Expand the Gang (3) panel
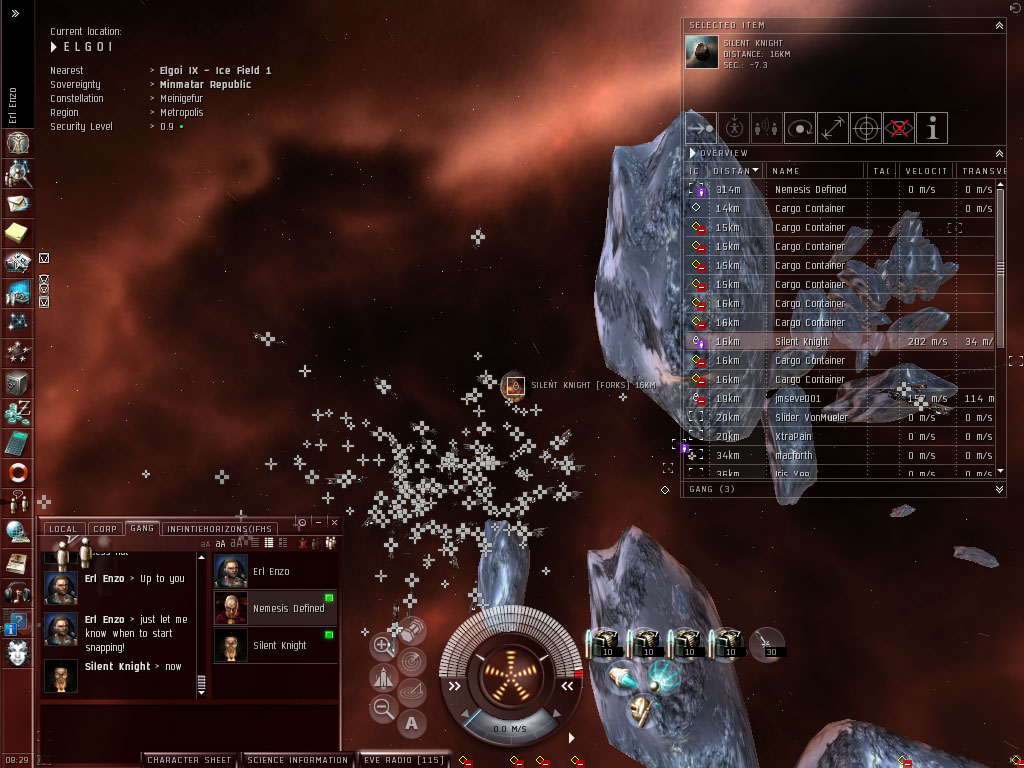Viewport: 1024px width, 768px height. [x=998, y=490]
